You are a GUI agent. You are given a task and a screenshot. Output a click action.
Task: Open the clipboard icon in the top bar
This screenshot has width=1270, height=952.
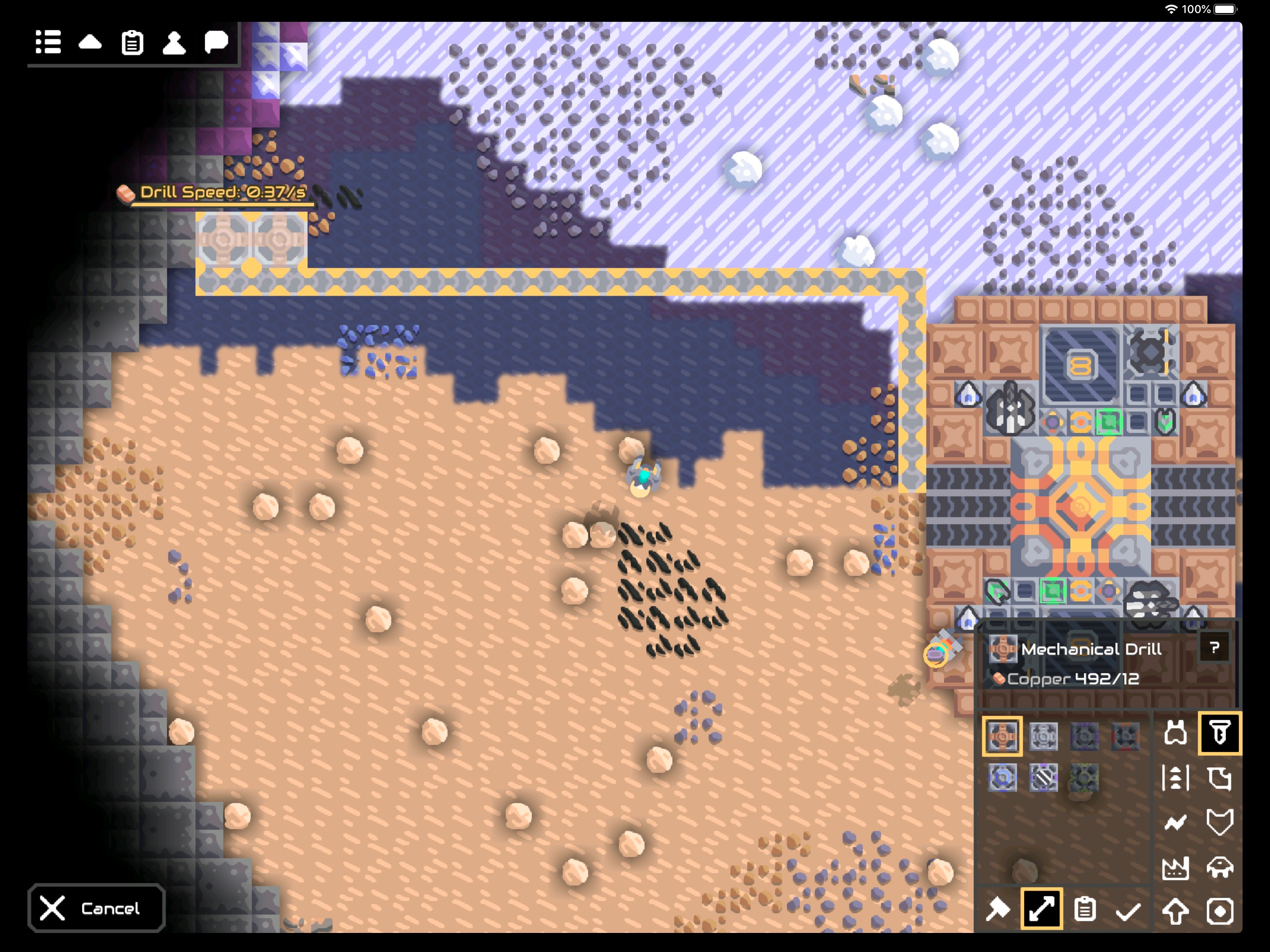[132, 42]
